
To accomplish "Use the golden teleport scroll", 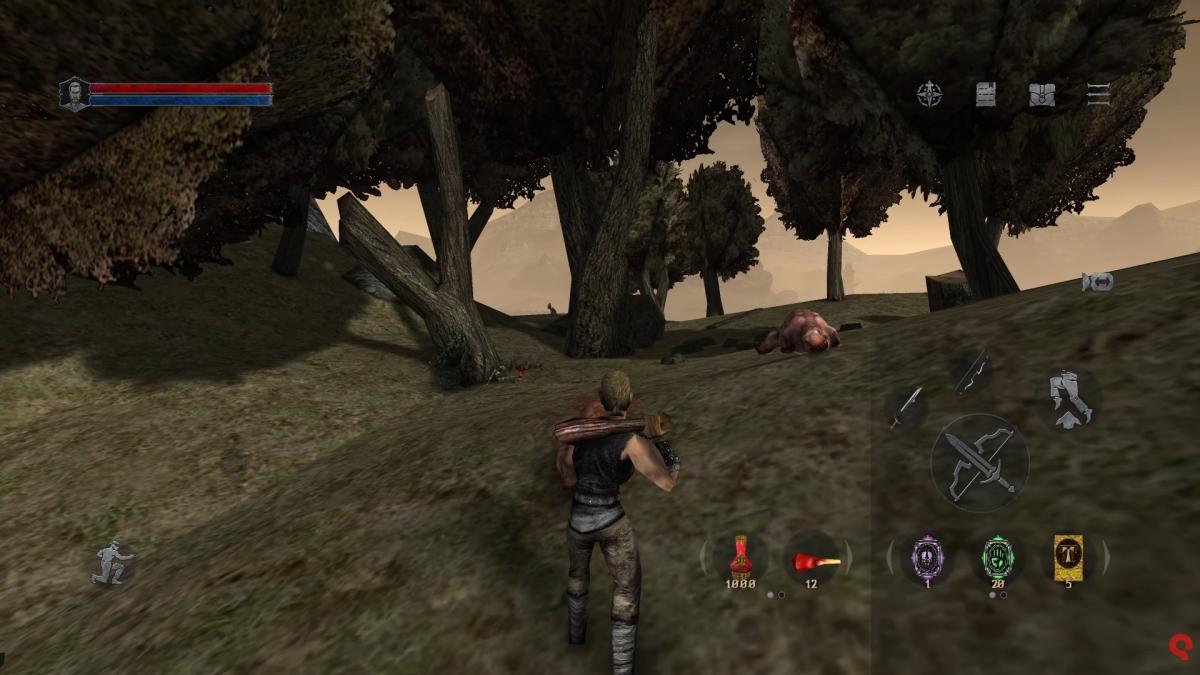I will coord(1068,555).
